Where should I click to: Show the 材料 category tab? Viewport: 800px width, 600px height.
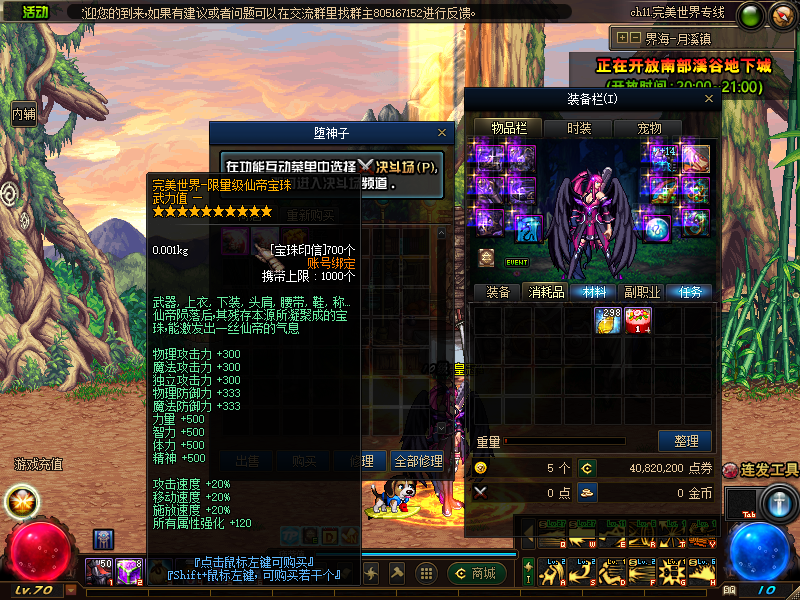point(594,292)
